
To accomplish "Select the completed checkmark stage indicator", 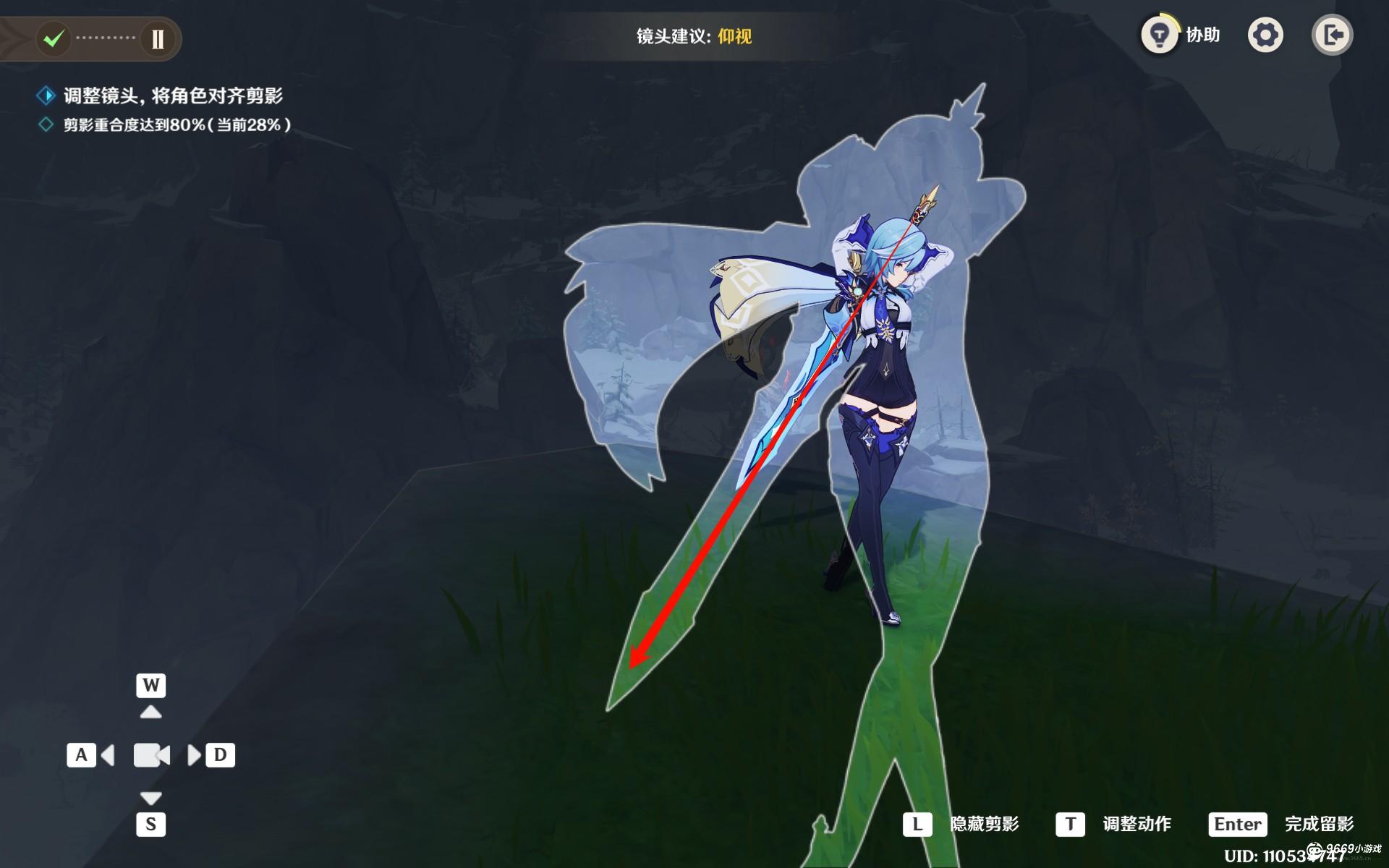I will coord(53,38).
